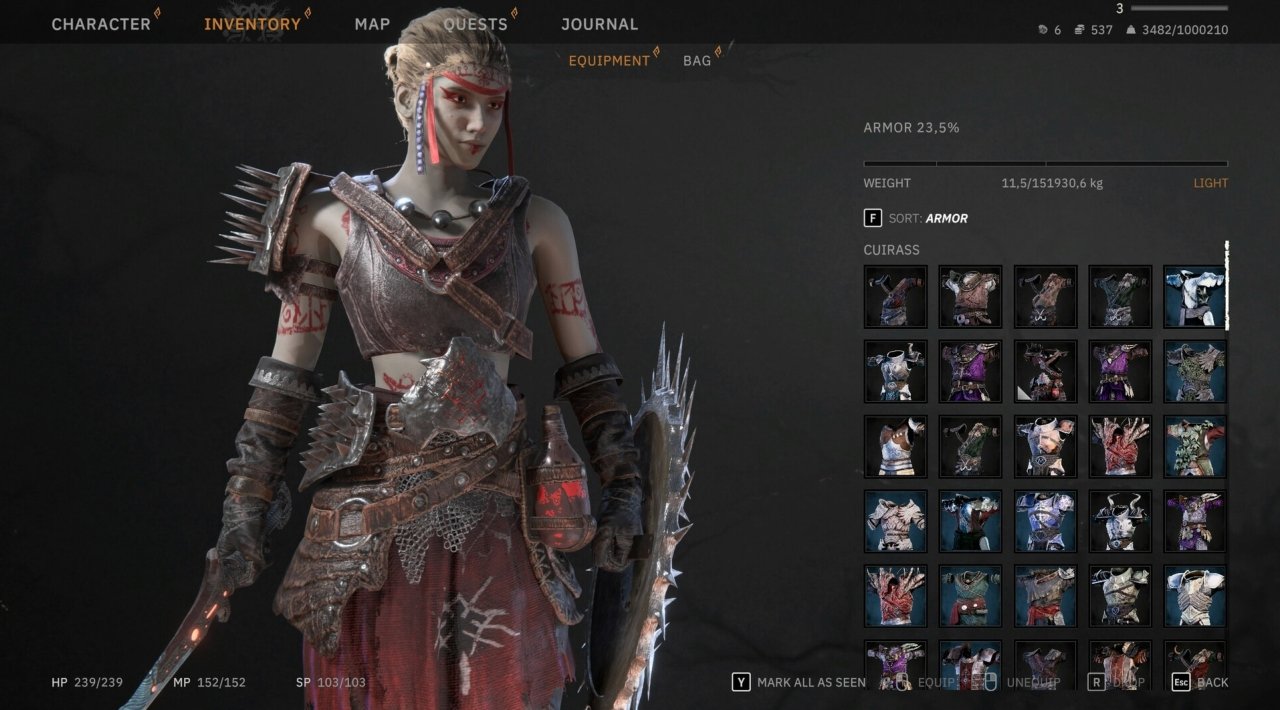Click the cuirass list scrollbar

pyautogui.click(x=1227, y=285)
